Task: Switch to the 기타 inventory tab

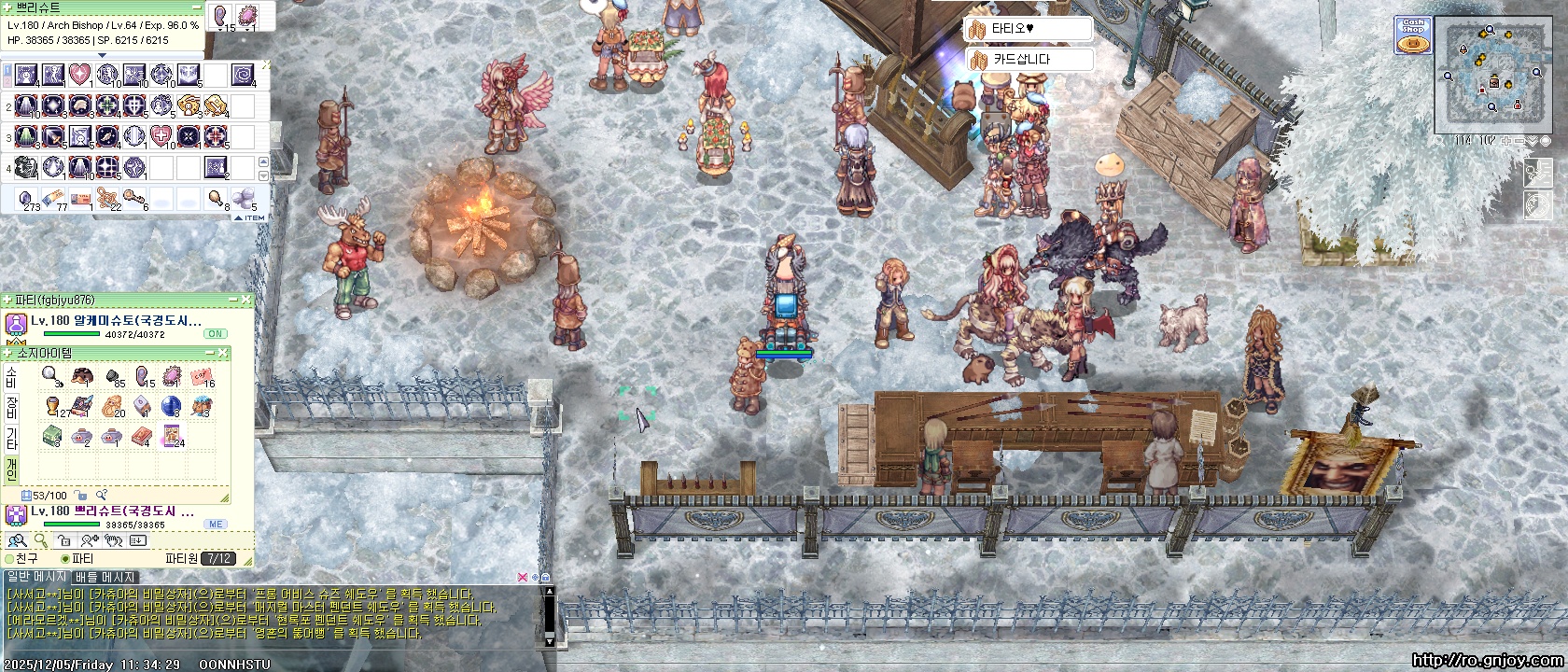Action: pyautogui.click(x=11, y=437)
